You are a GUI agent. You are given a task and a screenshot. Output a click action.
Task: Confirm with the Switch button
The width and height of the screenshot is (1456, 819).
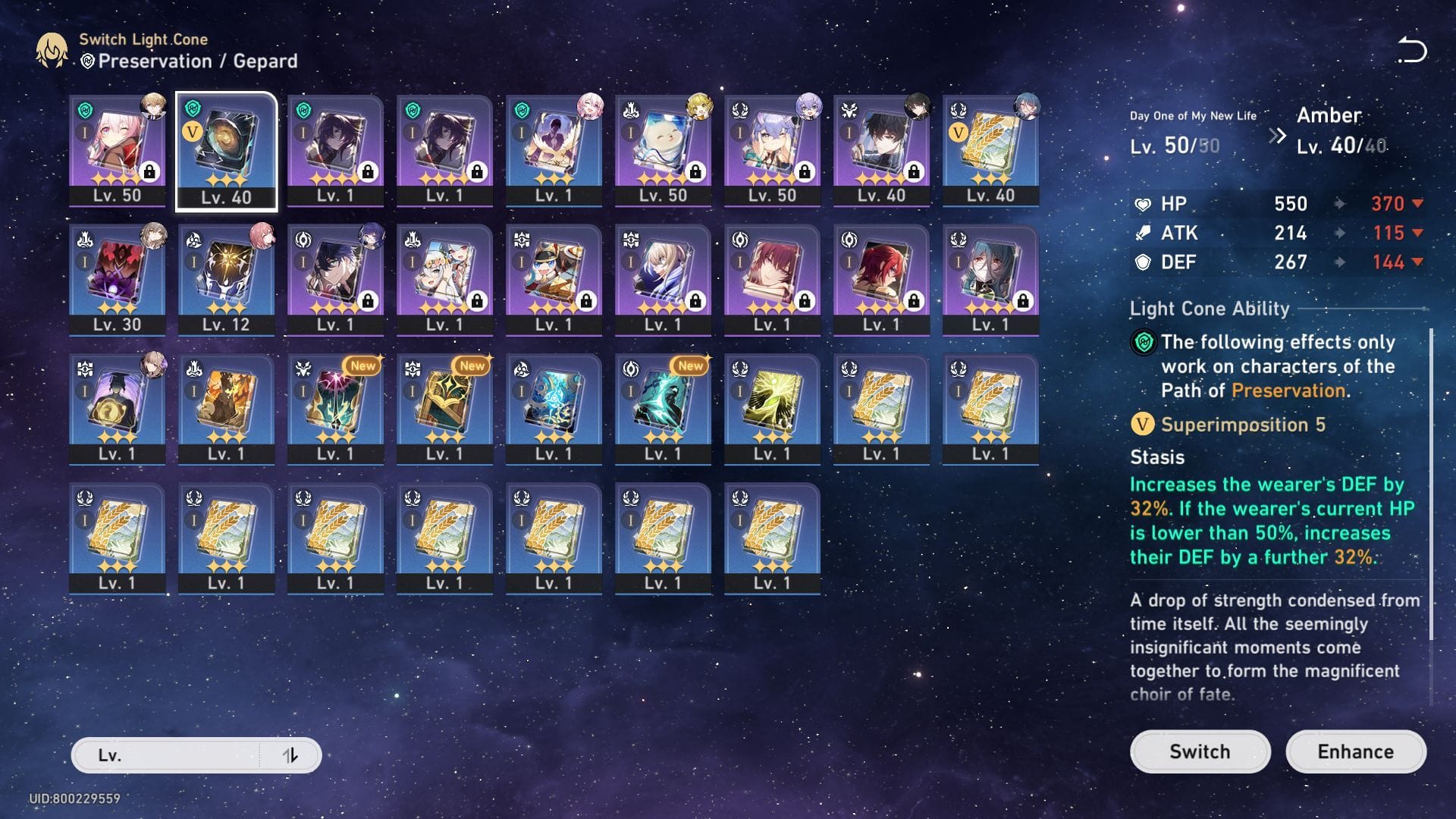click(1200, 752)
